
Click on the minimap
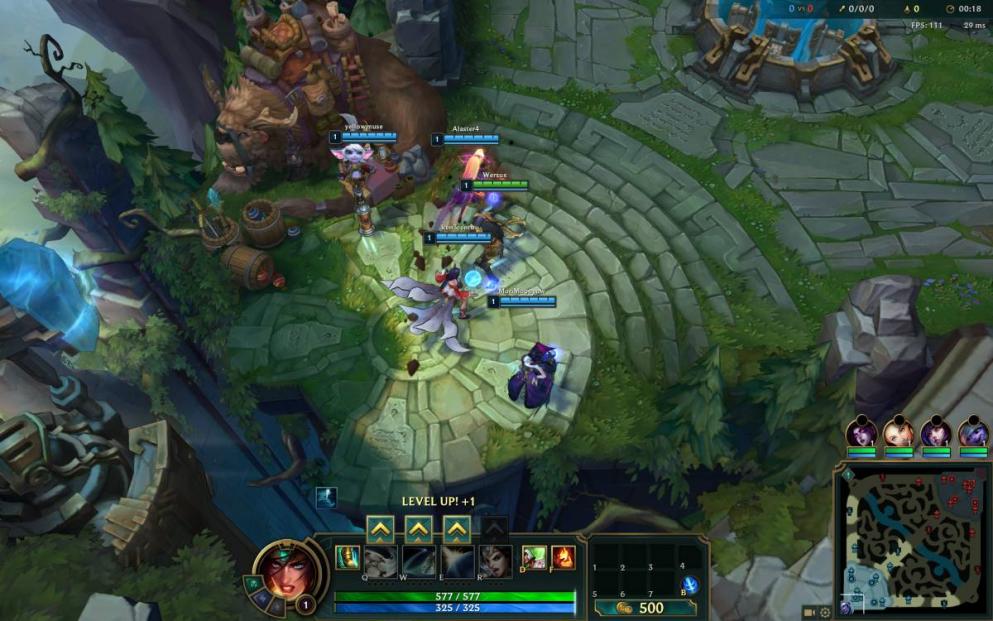pos(912,540)
